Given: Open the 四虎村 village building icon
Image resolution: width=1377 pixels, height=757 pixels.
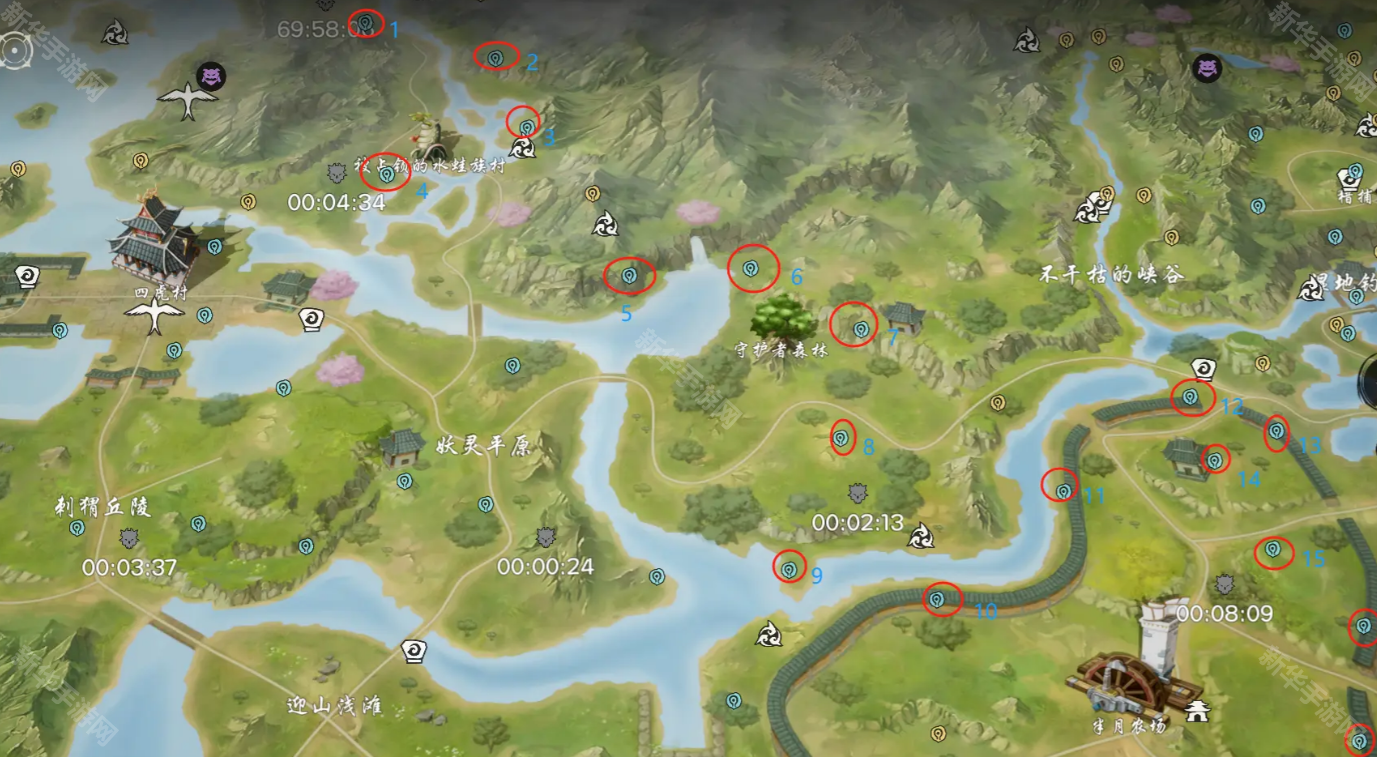Looking at the screenshot, I should pyautogui.click(x=154, y=242).
